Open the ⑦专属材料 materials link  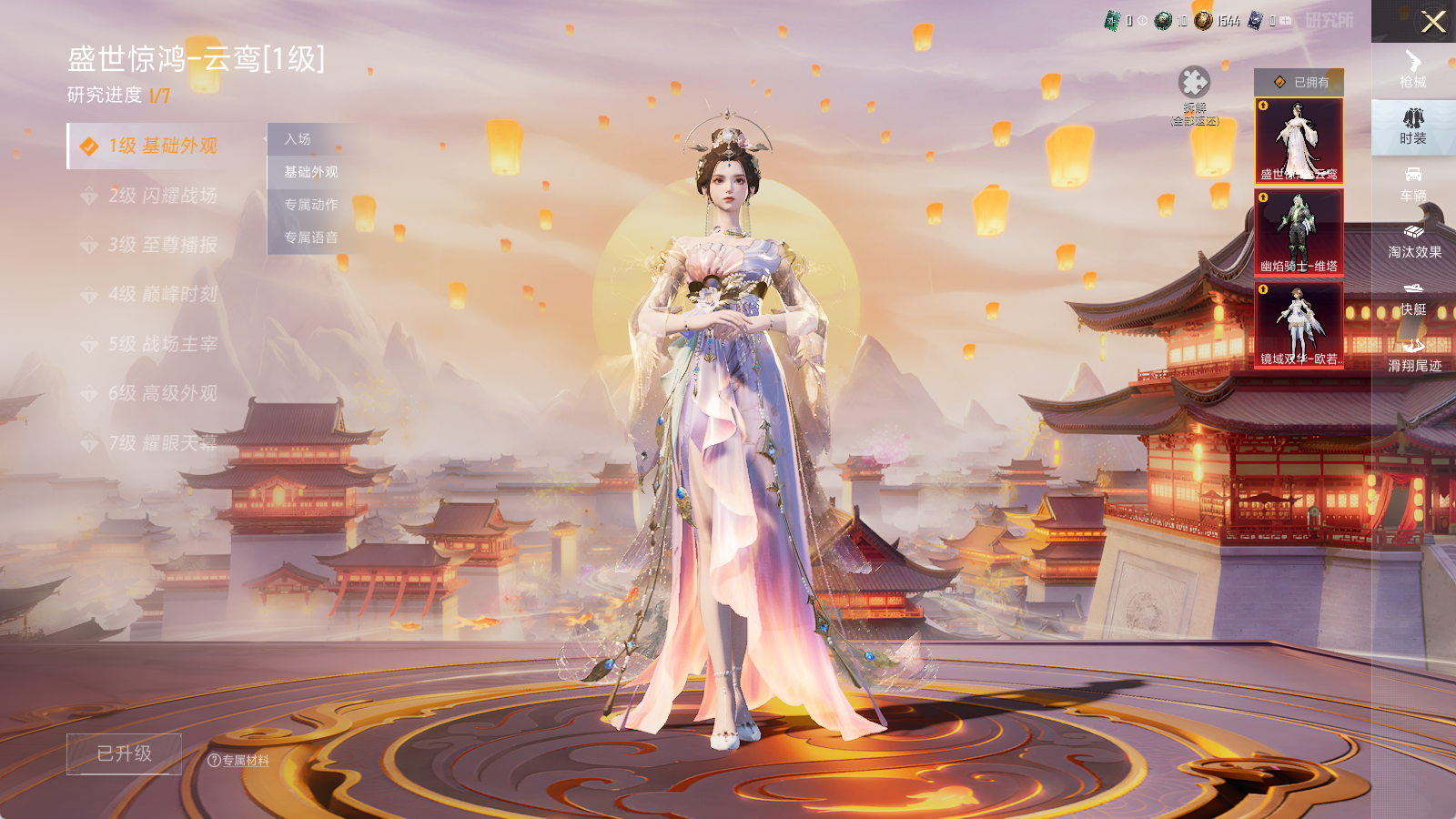coord(239,763)
